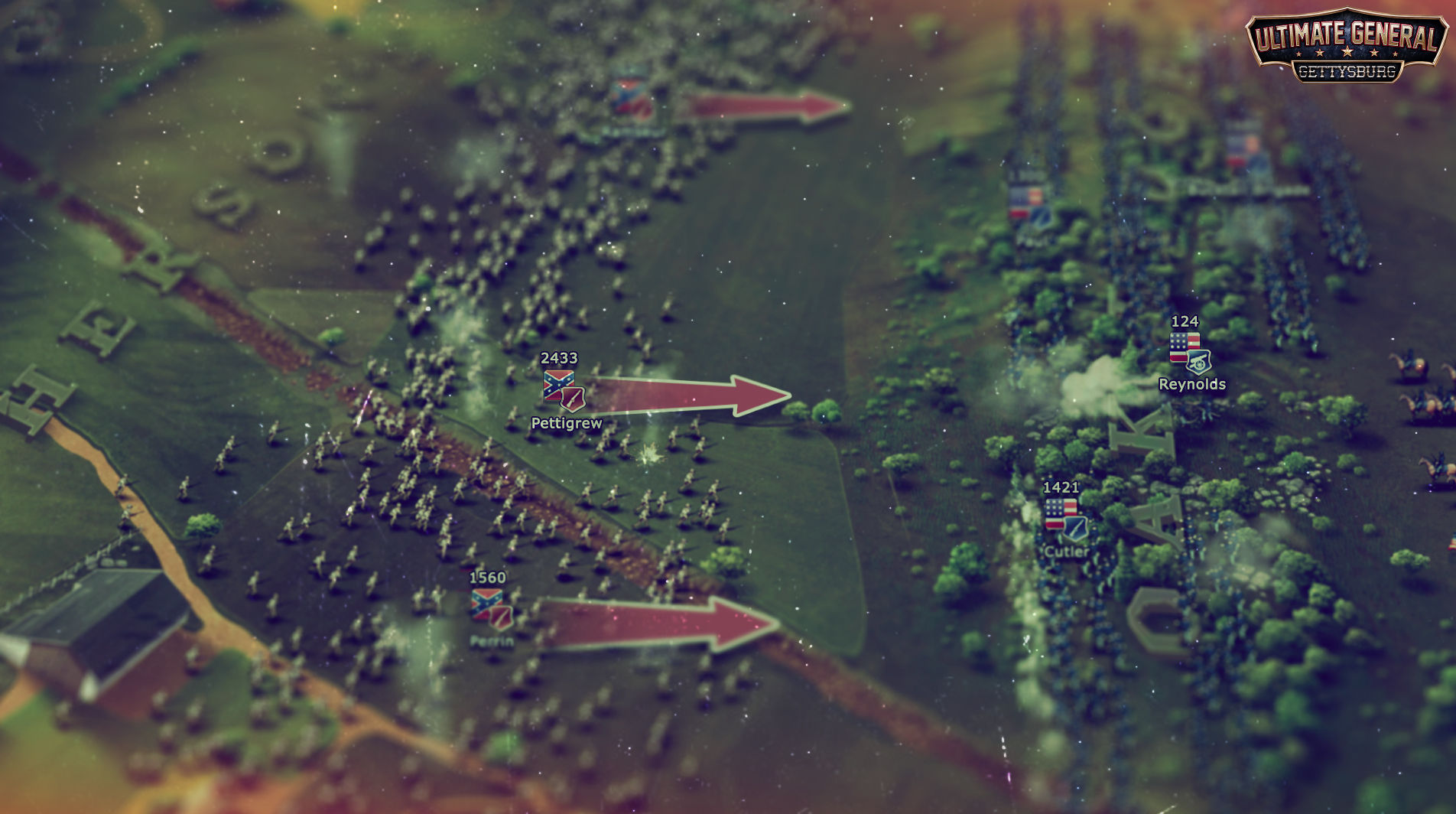
Task: Click the Cutler unit name label
Action: coord(1067,550)
